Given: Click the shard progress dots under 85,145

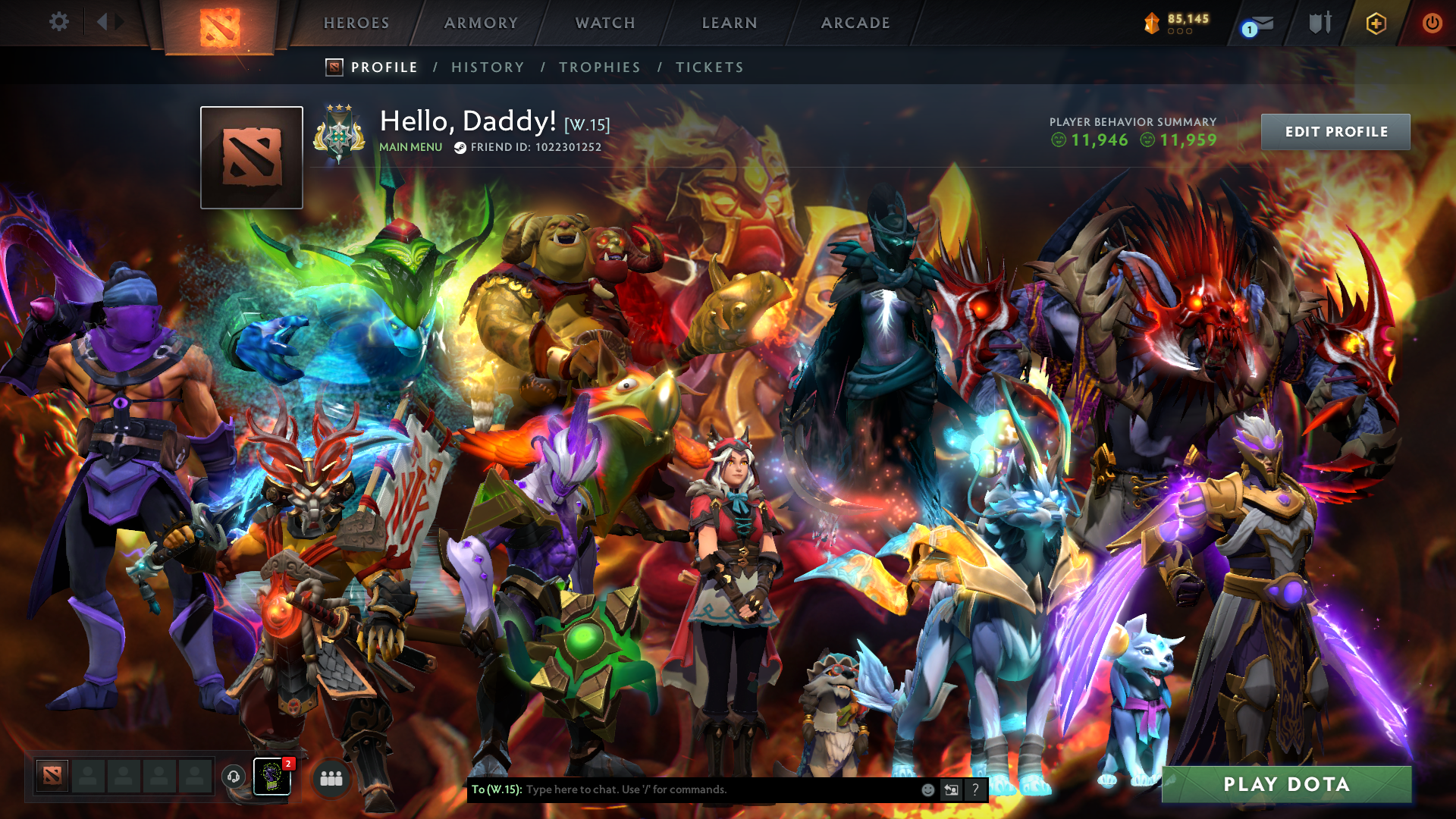Looking at the screenshot, I should coord(1179,33).
